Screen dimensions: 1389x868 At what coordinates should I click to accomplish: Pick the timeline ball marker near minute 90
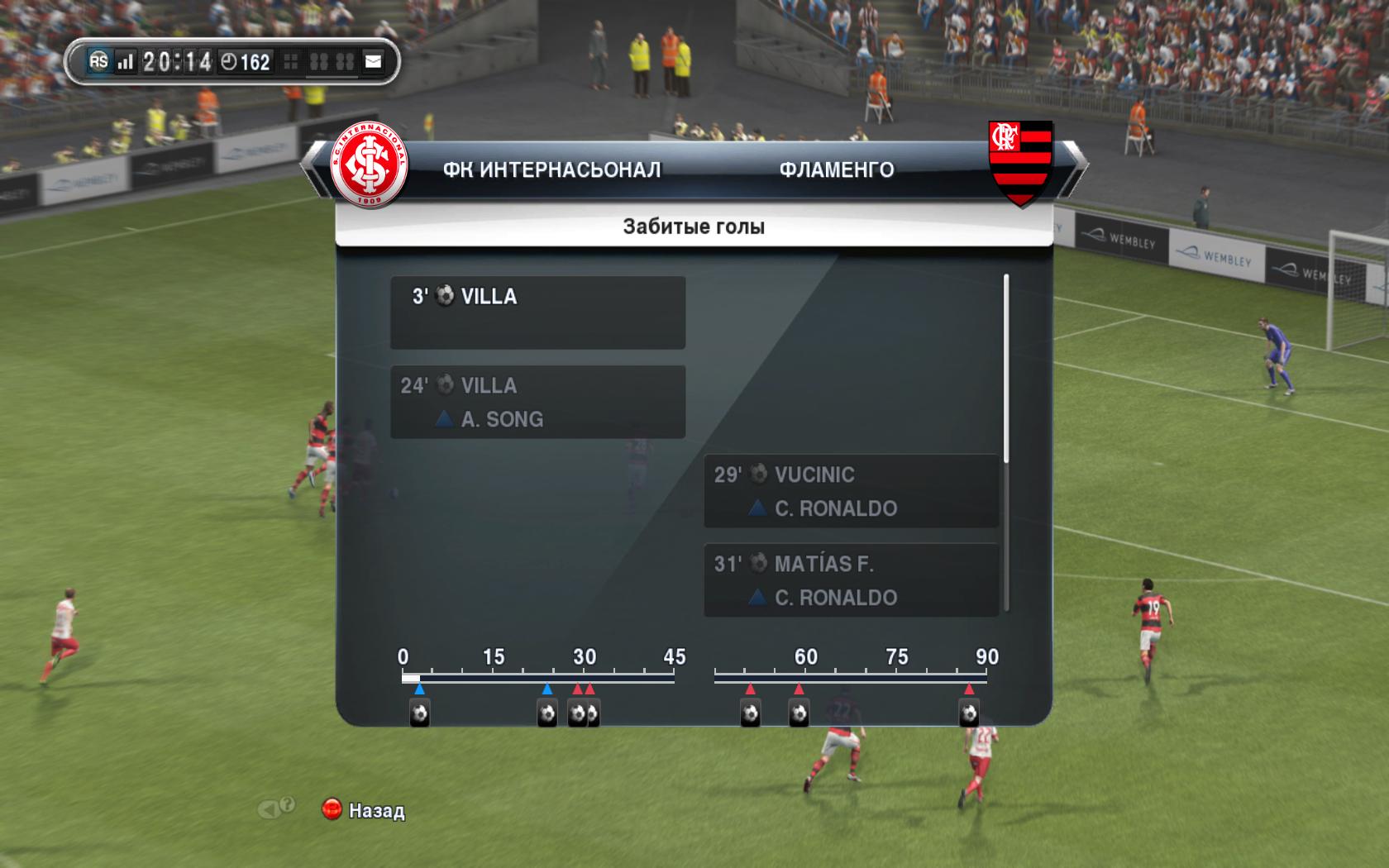pyautogui.click(x=969, y=713)
